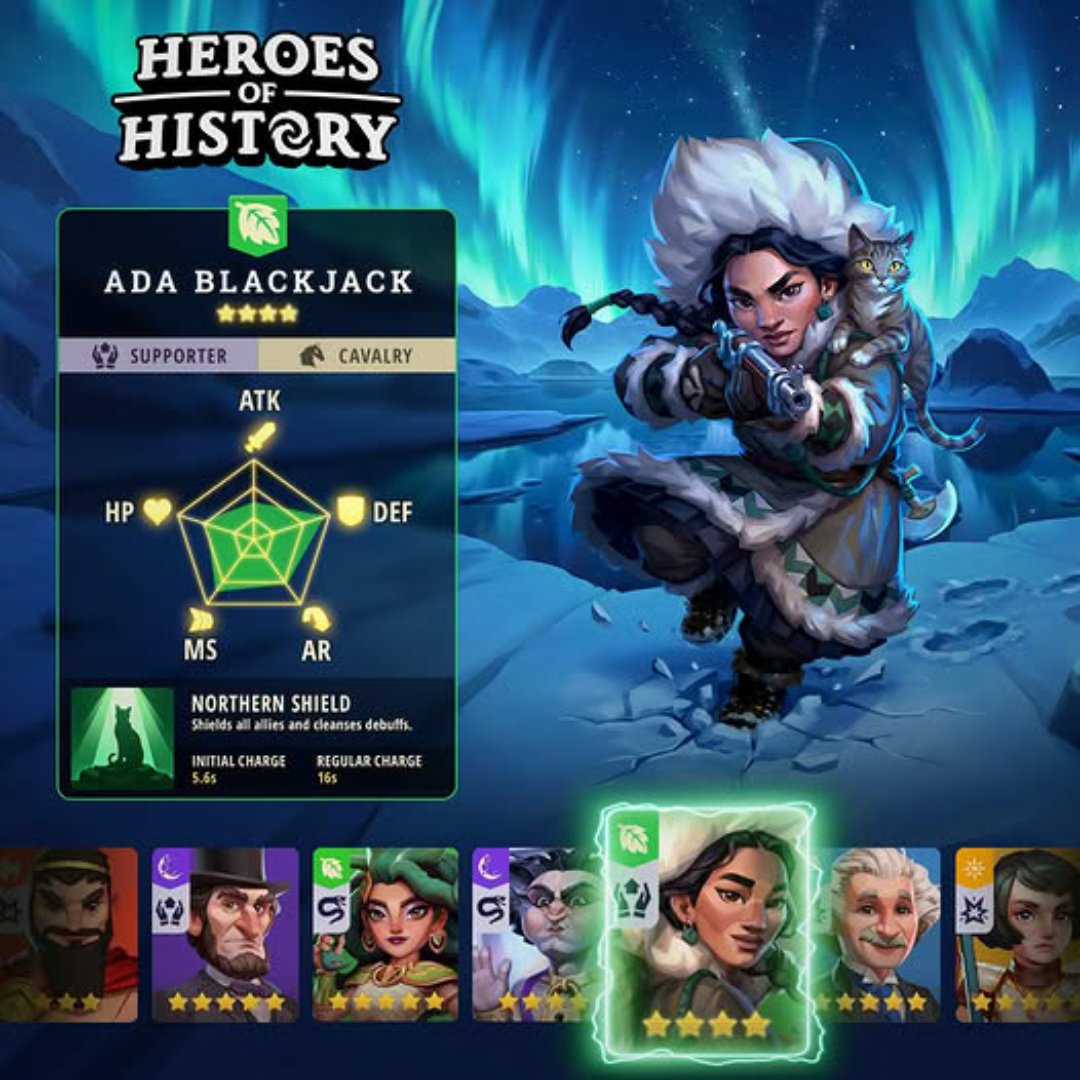This screenshot has height=1080, width=1080.
Task: Choose the purple-robed hero card beside Medusa
Action: coord(535,933)
